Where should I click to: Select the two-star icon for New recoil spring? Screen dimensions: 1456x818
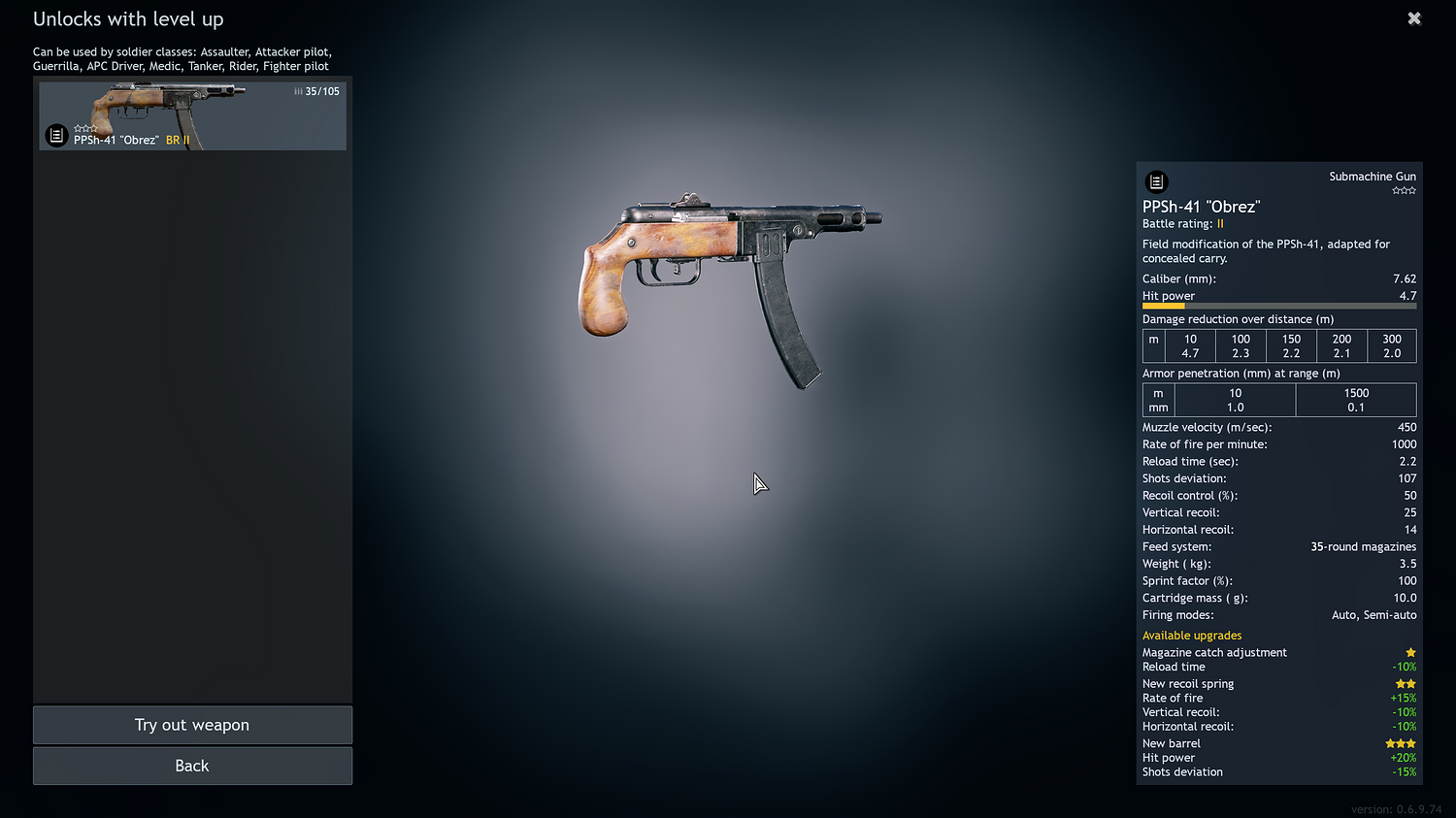coord(1406,683)
